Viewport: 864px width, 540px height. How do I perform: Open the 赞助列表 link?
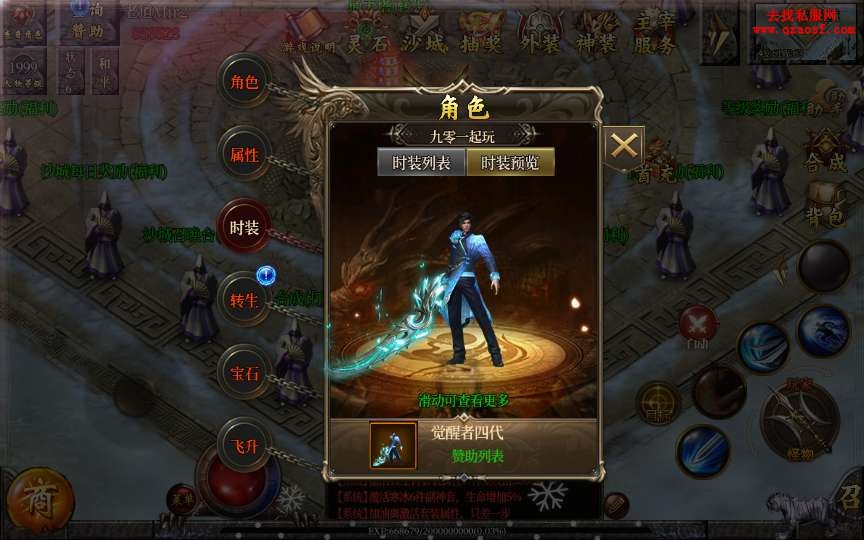477,456
